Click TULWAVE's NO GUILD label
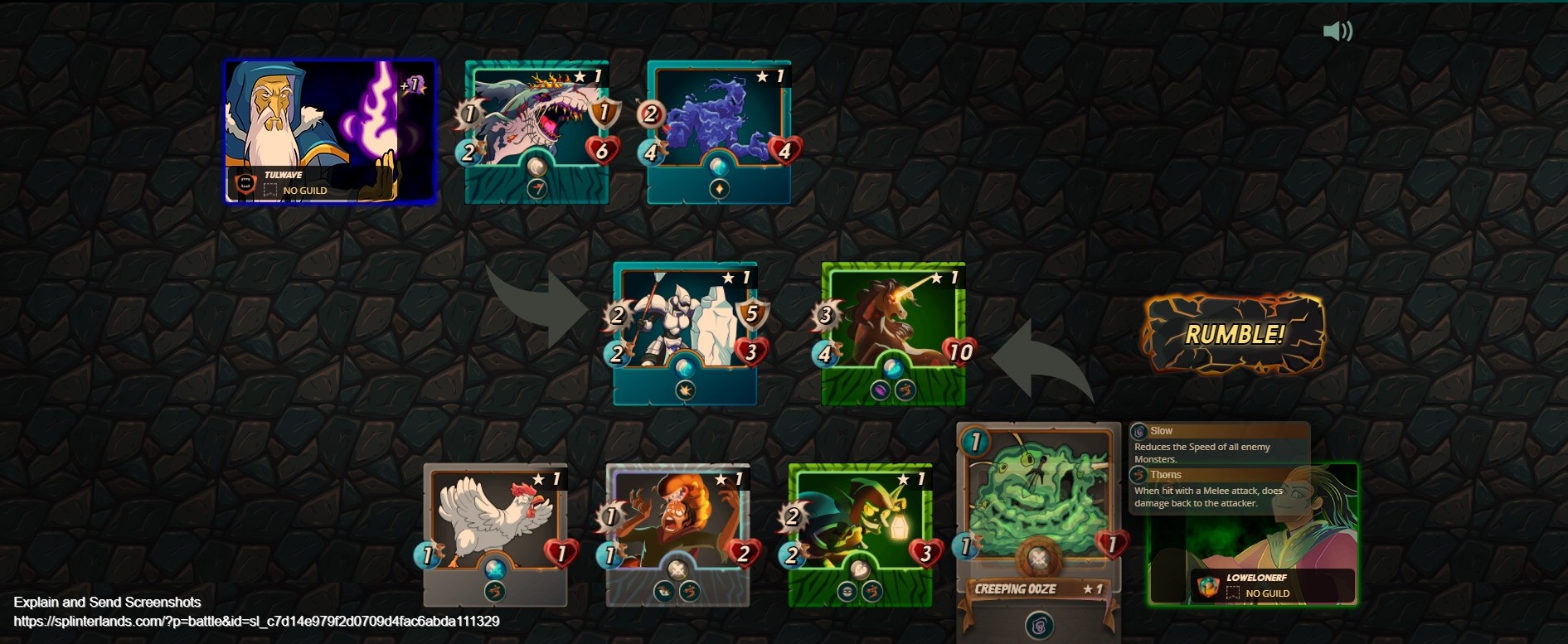 tap(306, 190)
